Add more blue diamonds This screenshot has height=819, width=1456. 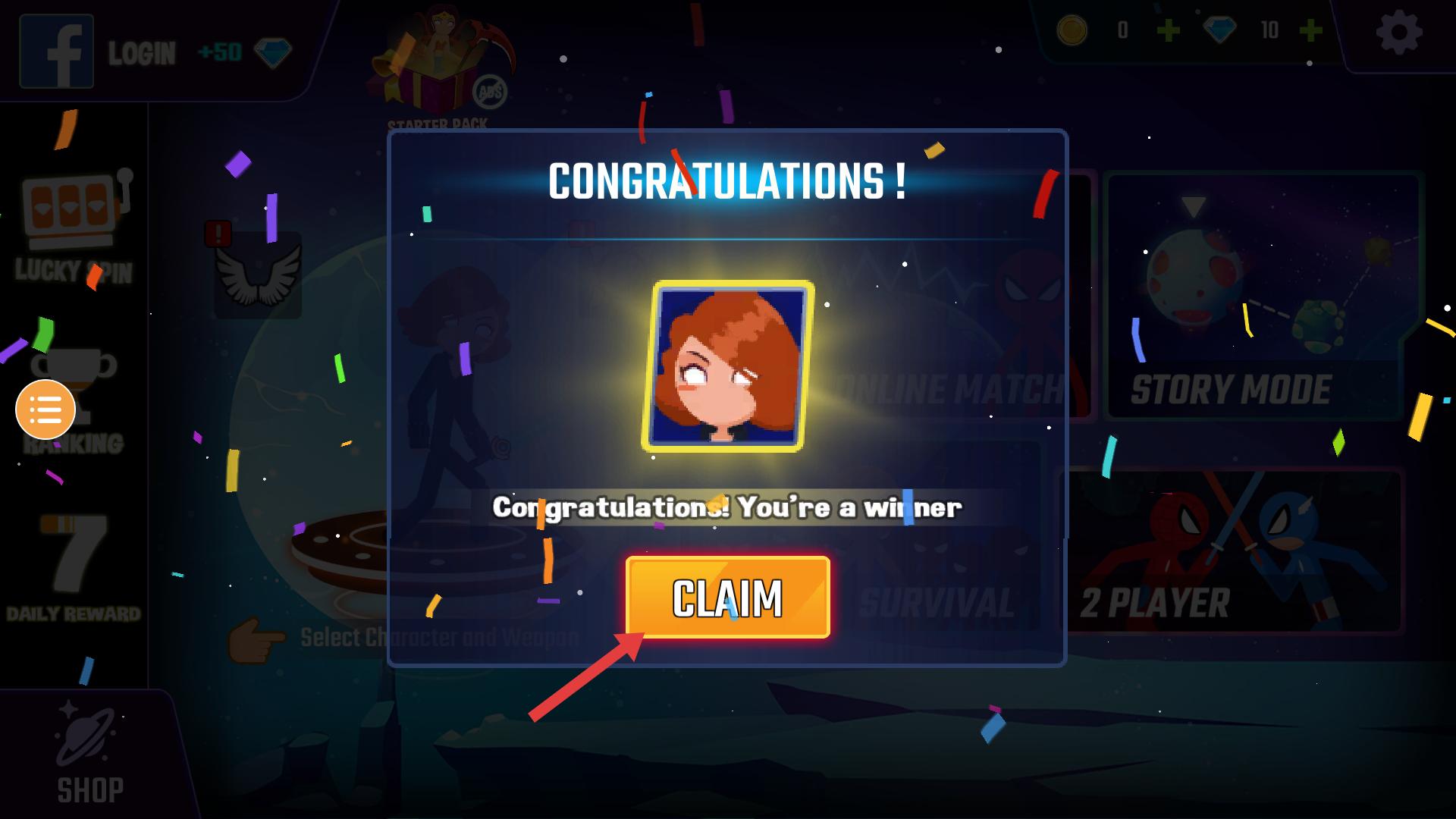(x=1310, y=31)
